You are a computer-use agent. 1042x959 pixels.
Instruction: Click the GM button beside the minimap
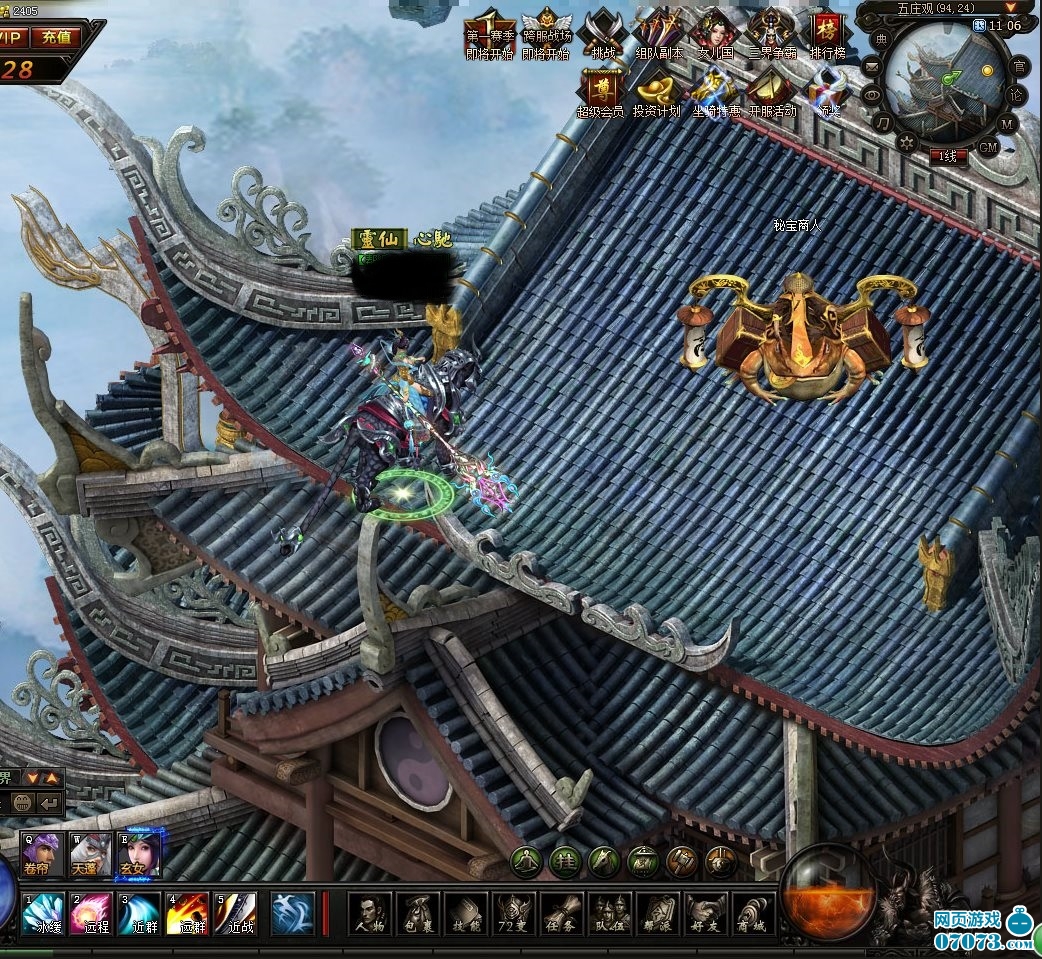point(988,147)
